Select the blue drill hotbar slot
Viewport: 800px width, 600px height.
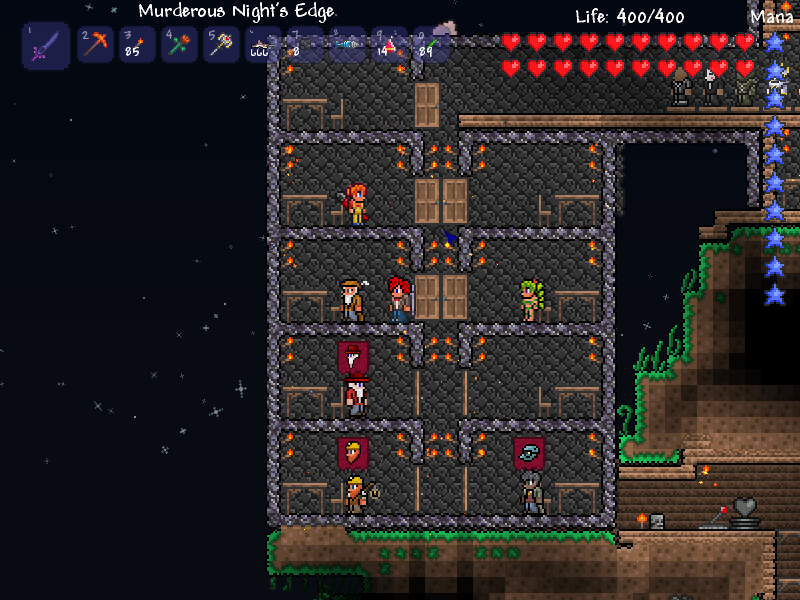click(348, 44)
